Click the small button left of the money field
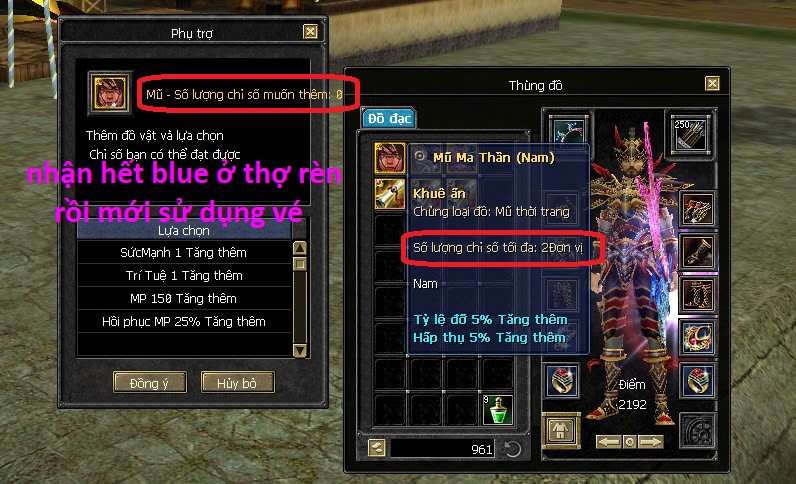The image size is (796, 484). [x=377, y=449]
